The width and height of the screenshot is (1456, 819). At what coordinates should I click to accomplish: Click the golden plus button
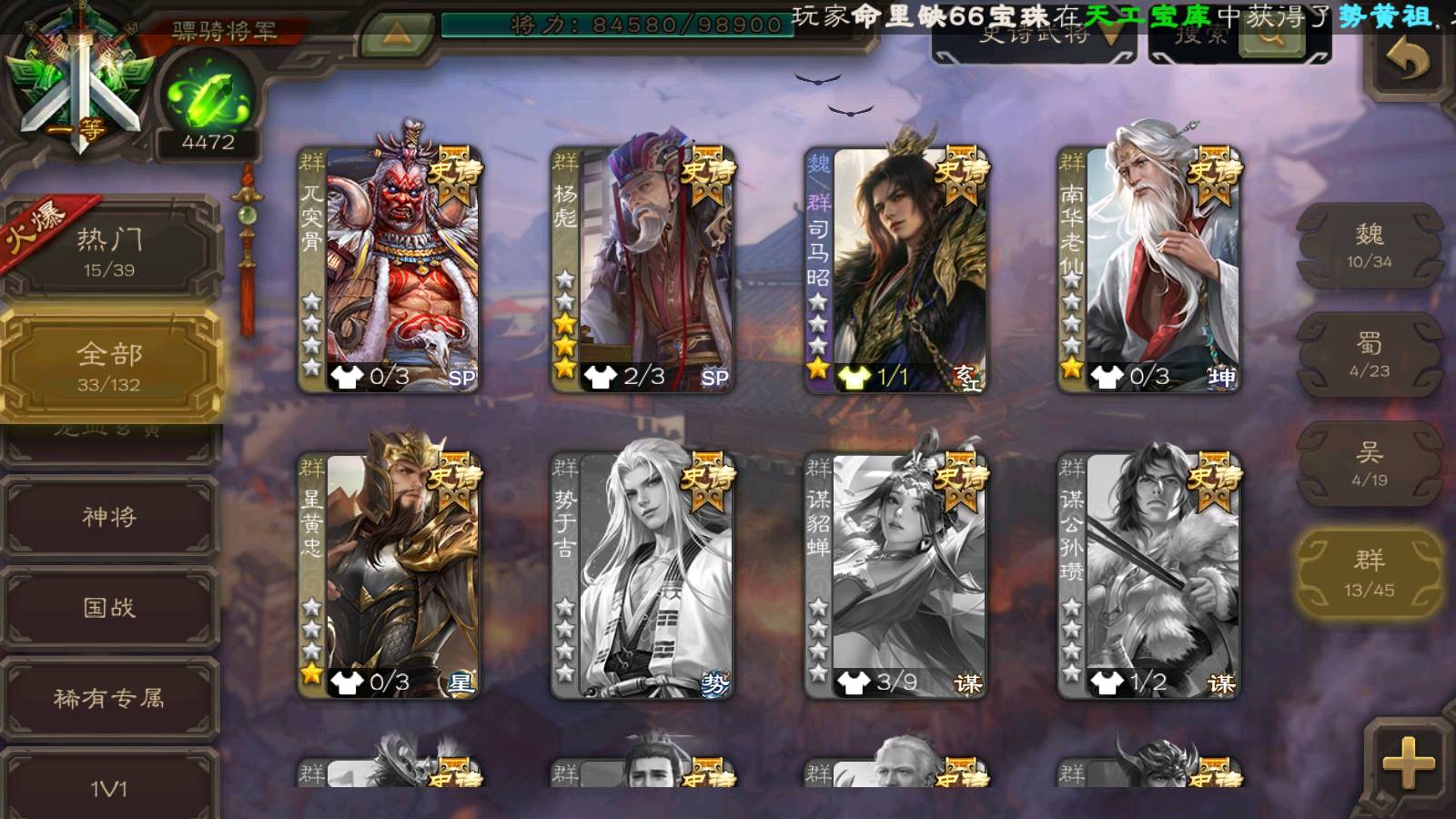(1407, 763)
